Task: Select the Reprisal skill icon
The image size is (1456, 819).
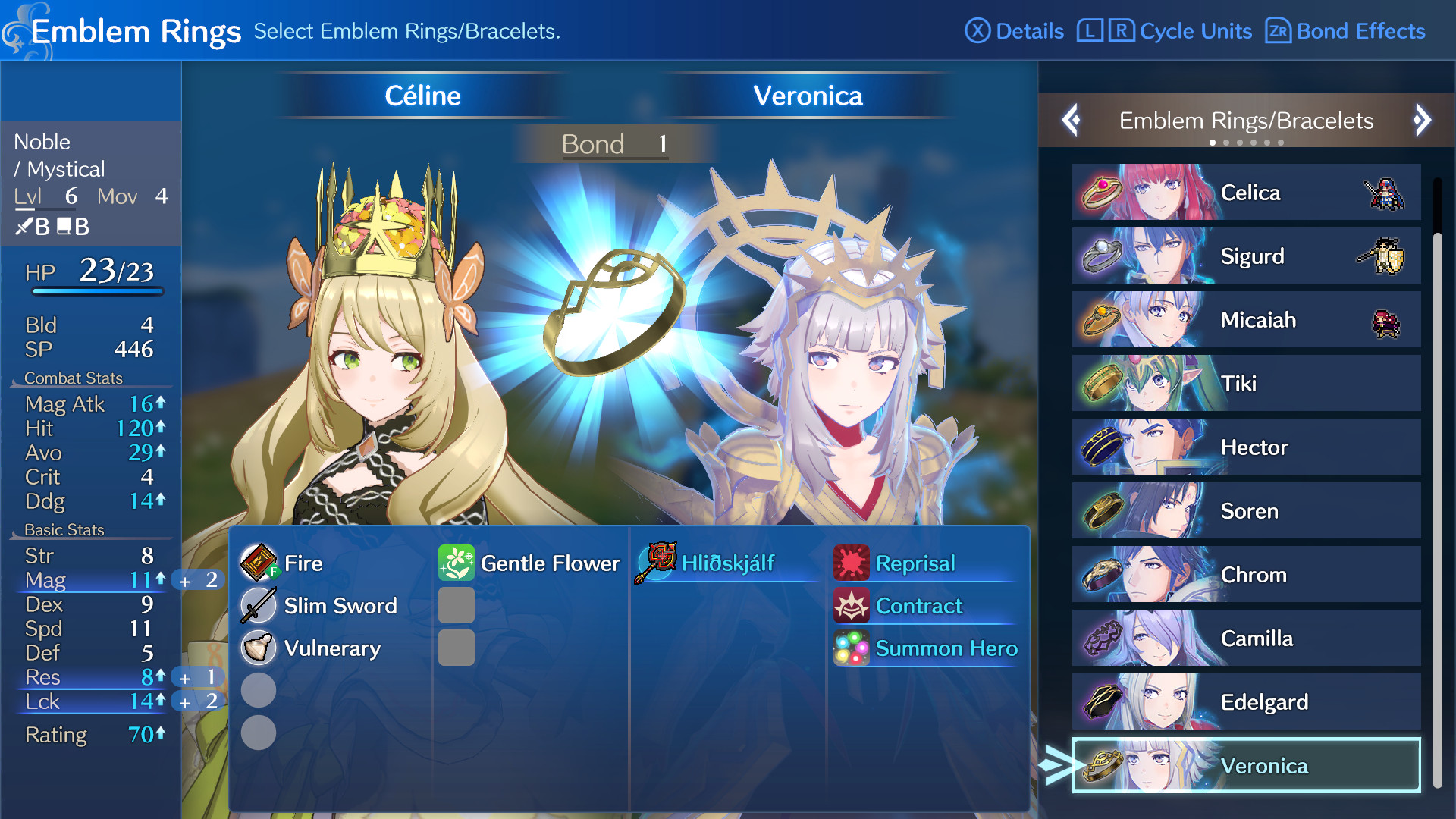Action: (851, 563)
